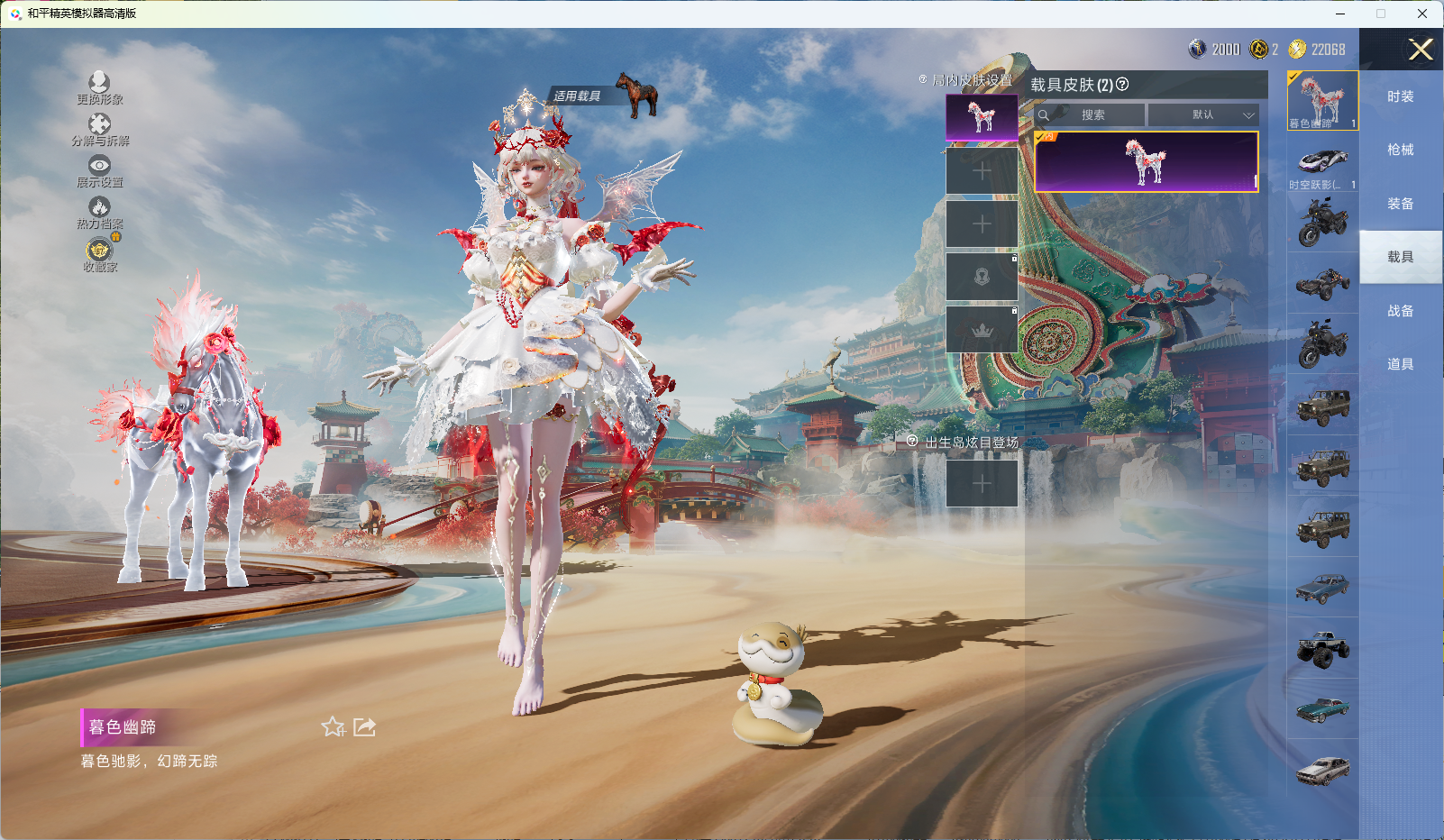Open 热力档案 profile icon
This screenshot has width=1444, height=840.
[x=99, y=209]
